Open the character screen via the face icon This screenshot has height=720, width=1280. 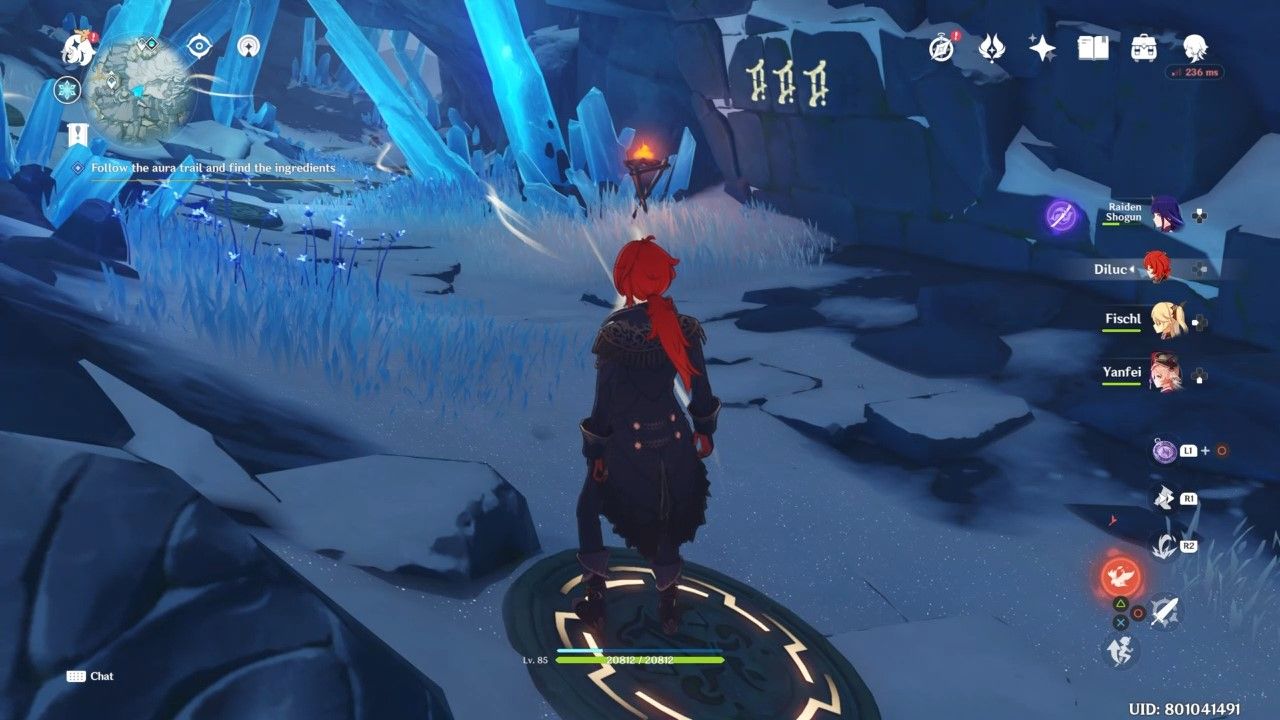1197,48
